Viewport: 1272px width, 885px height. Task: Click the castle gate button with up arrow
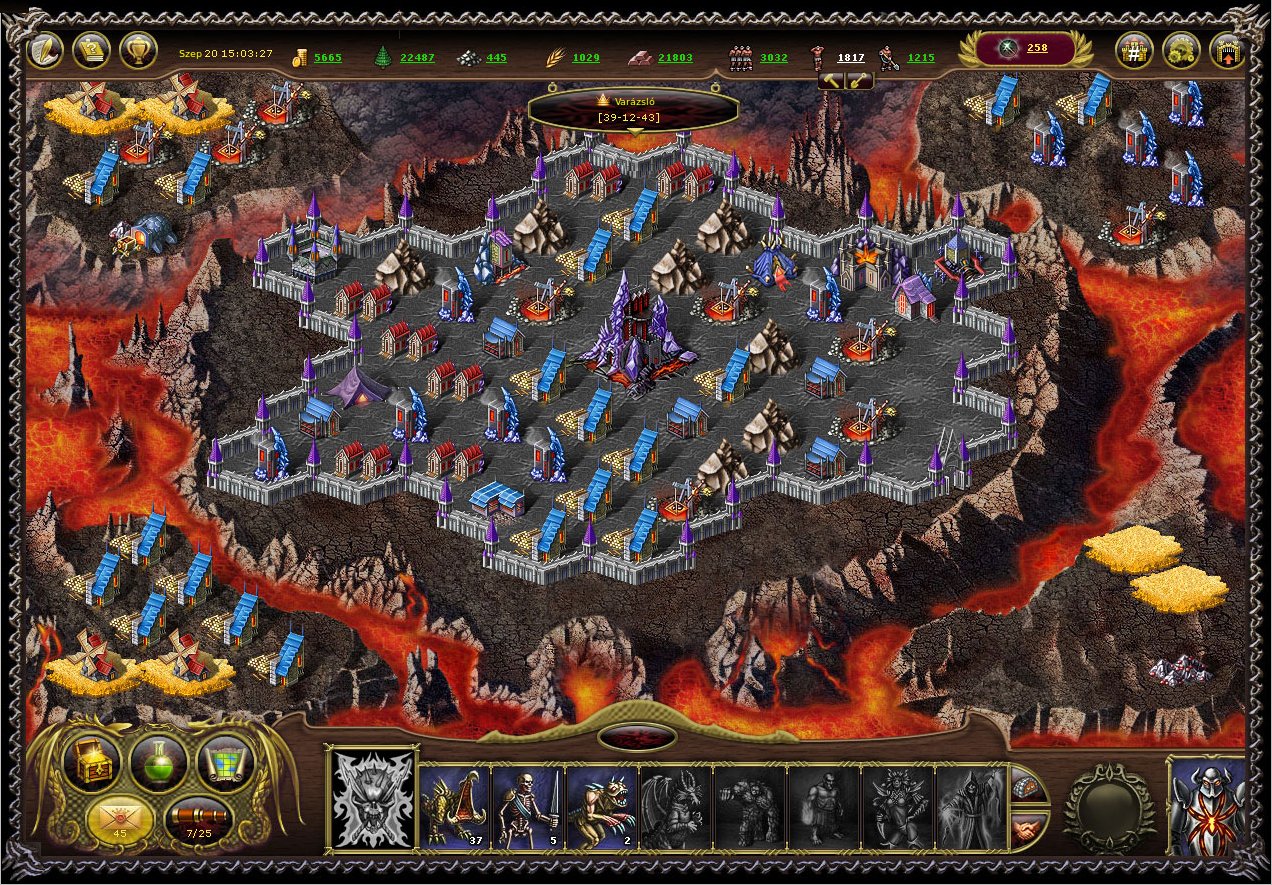pos(1227,50)
